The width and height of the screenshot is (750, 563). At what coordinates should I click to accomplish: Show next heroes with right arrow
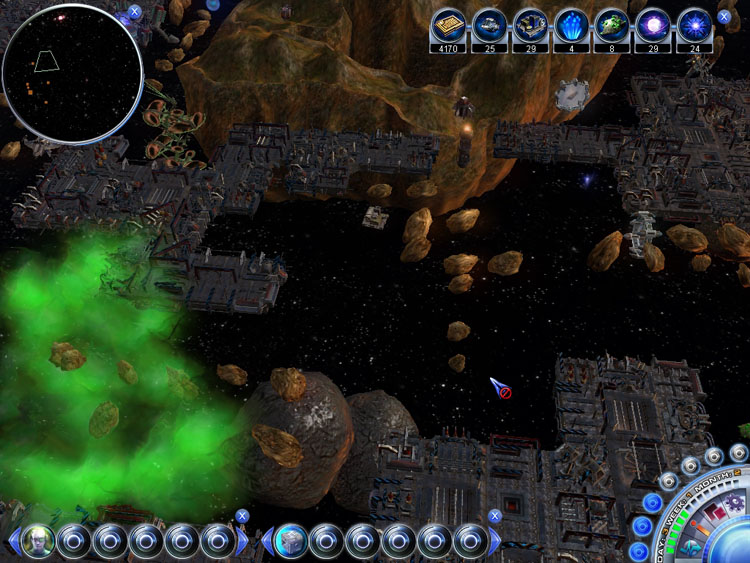[243, 542]
